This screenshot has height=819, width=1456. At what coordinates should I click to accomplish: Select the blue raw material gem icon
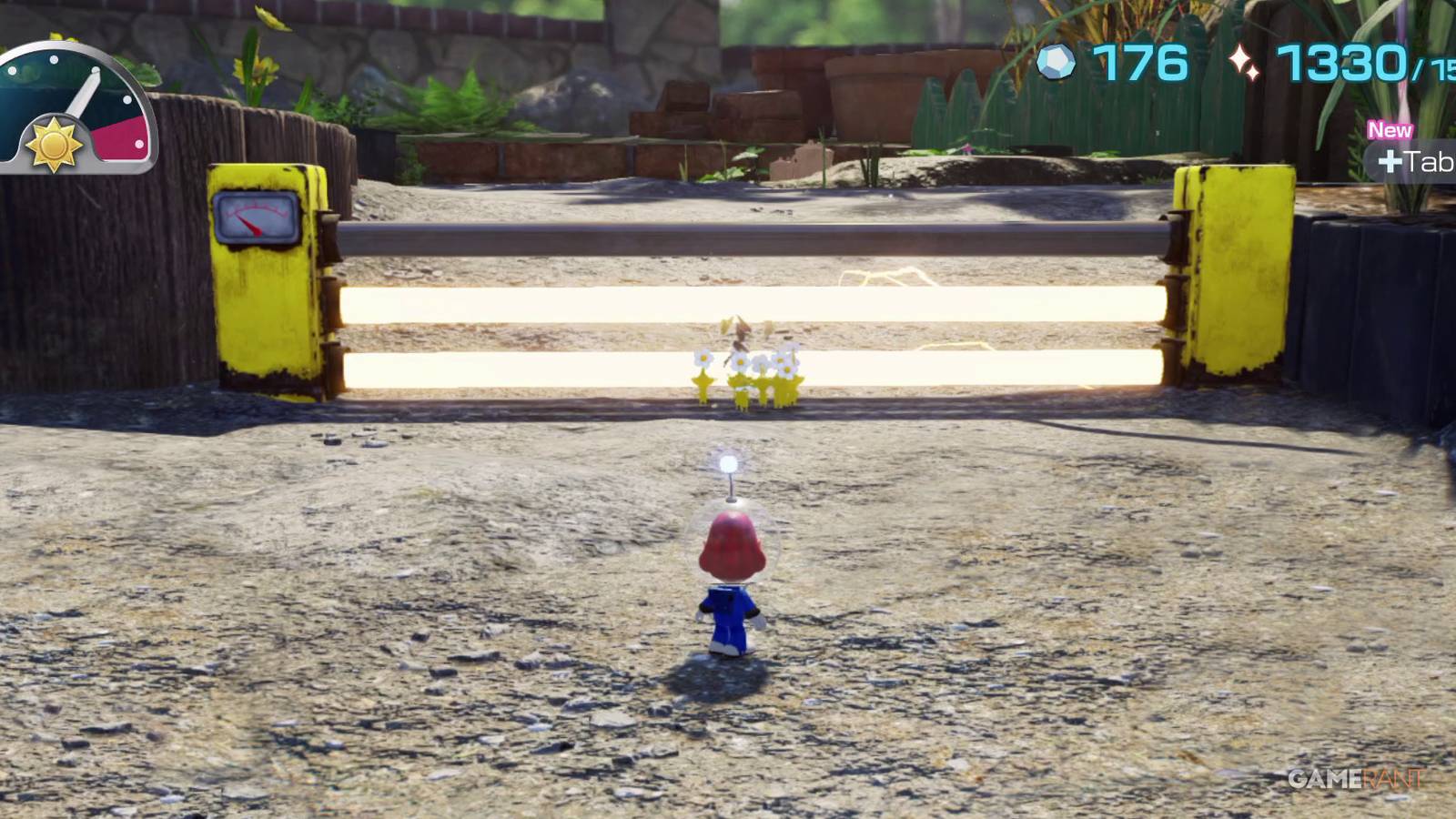pos(1056,61)
